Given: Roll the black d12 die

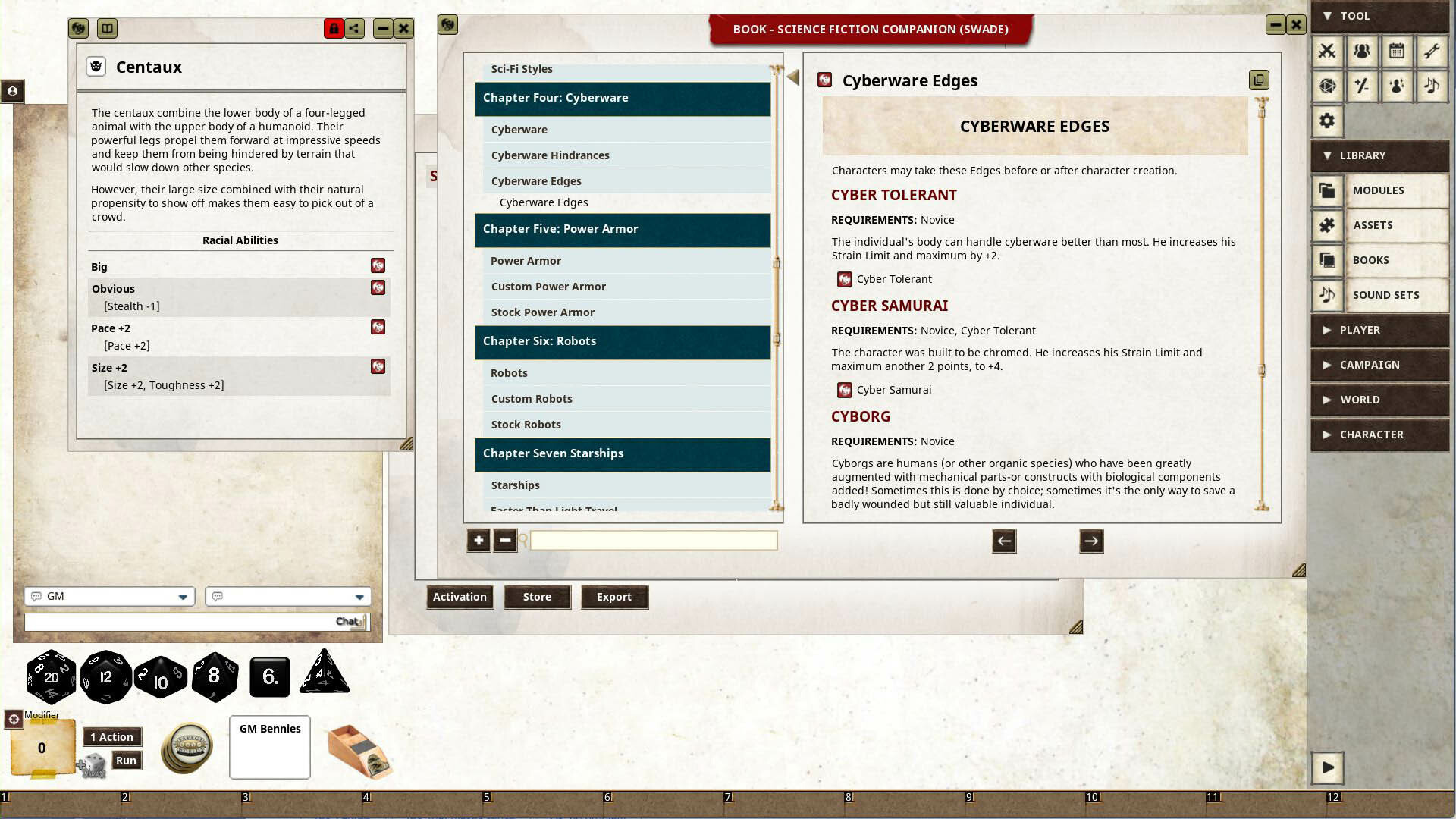Looking at the screenshot, I should [x=105, y=675].
